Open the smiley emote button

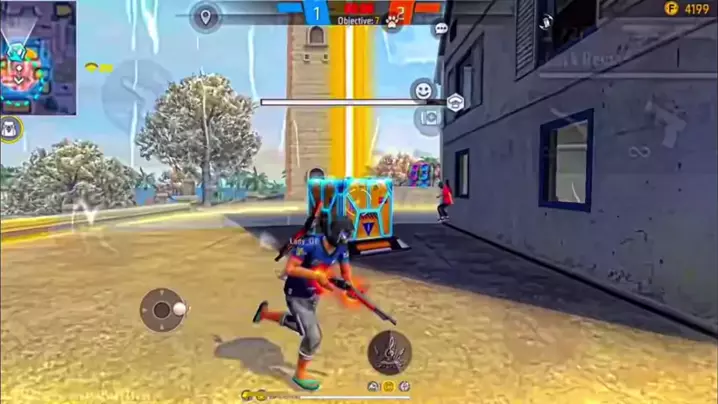point(424,90)
